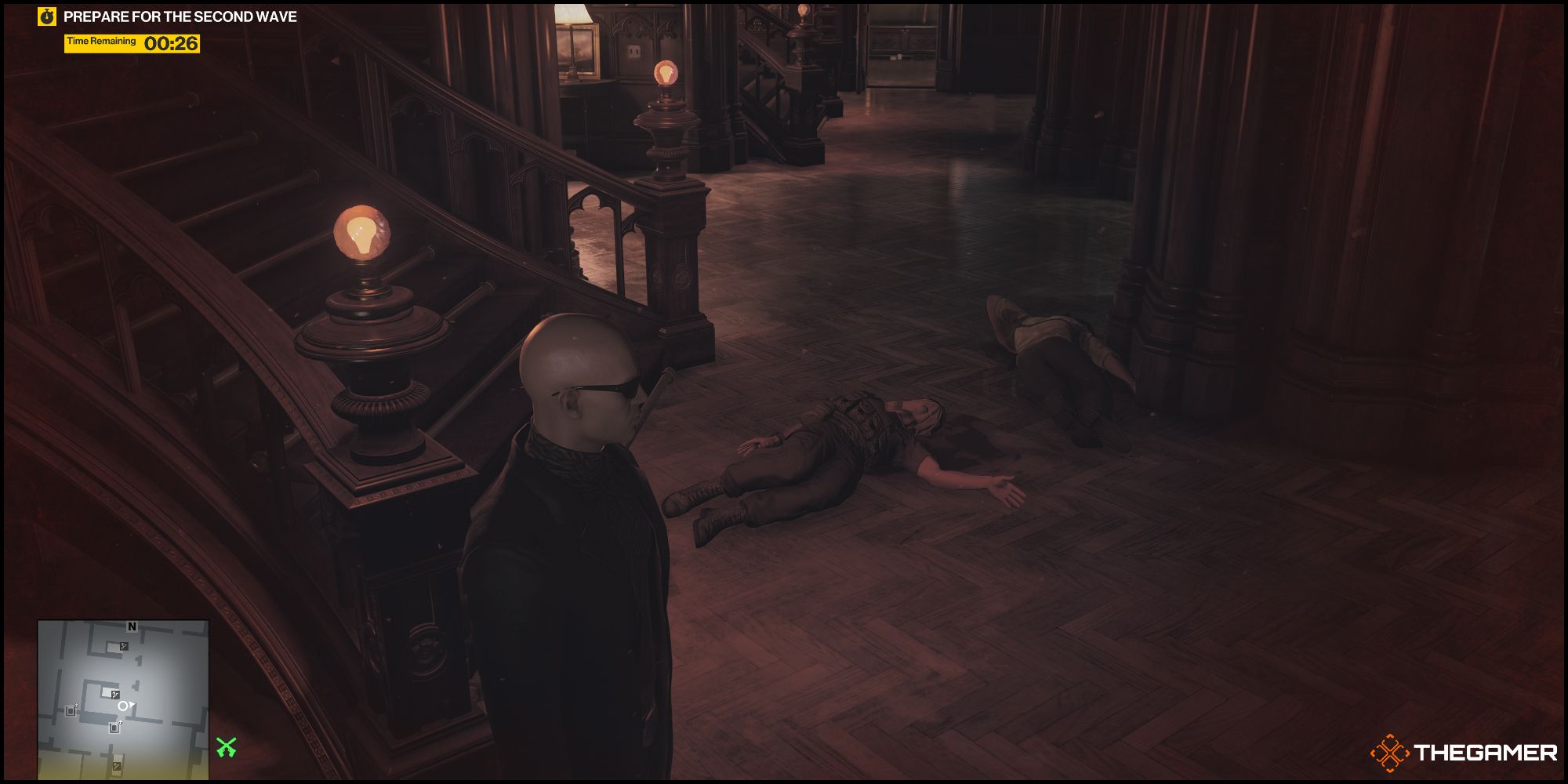Select the leftmost exit marker on the minimap
The height and width of the screenshot is (784, 1568).
[71, 710]
